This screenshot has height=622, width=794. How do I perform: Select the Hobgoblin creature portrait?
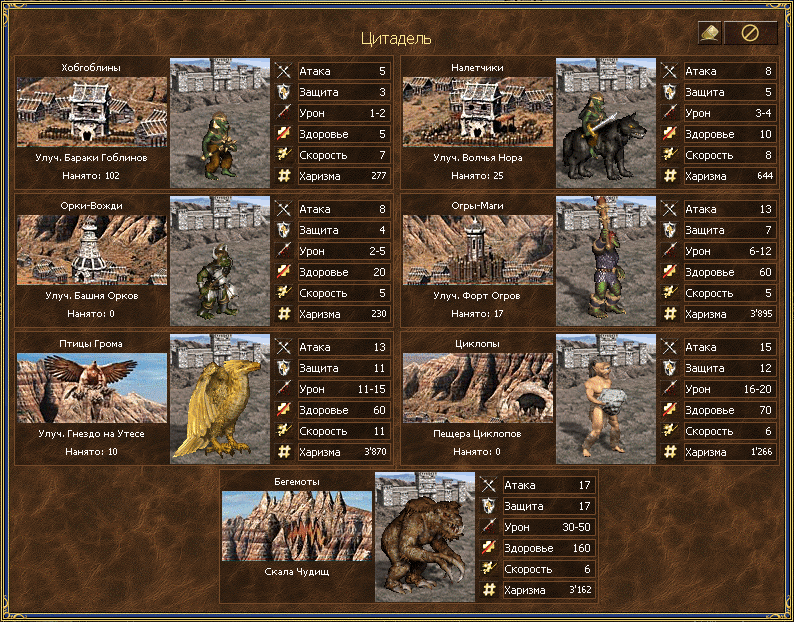pos(220,122)
